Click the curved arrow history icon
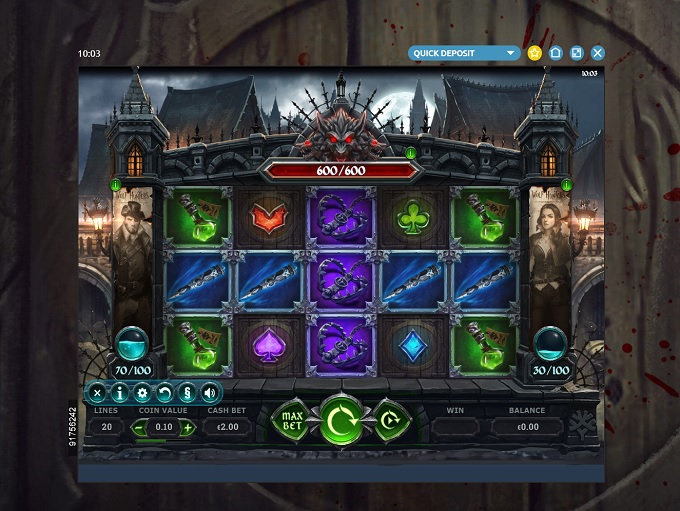This screenshot has height=511, width=680. (165, 393)
